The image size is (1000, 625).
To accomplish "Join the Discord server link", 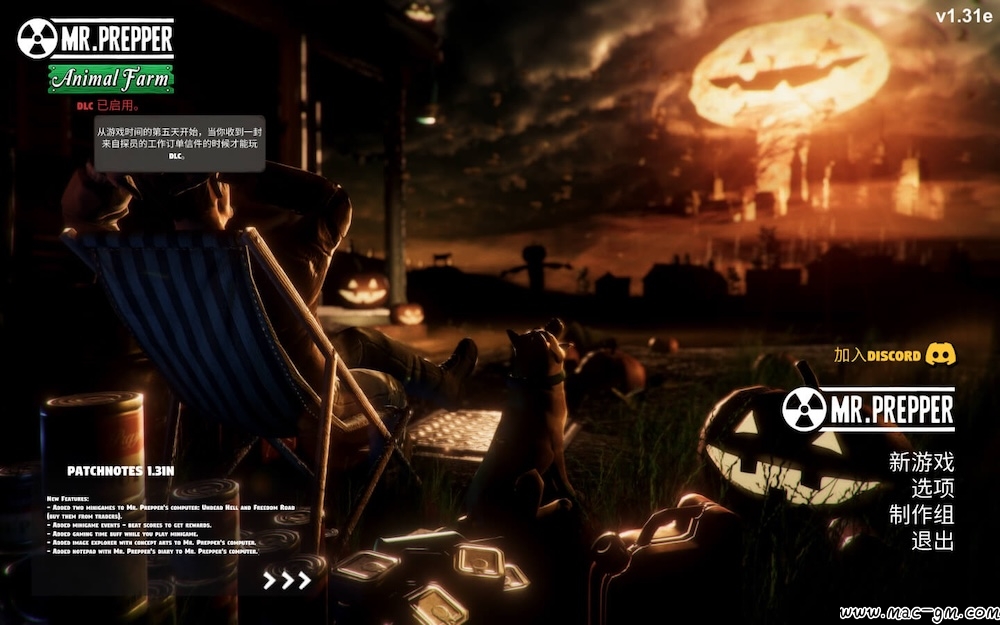I will (x=895, y=355).
